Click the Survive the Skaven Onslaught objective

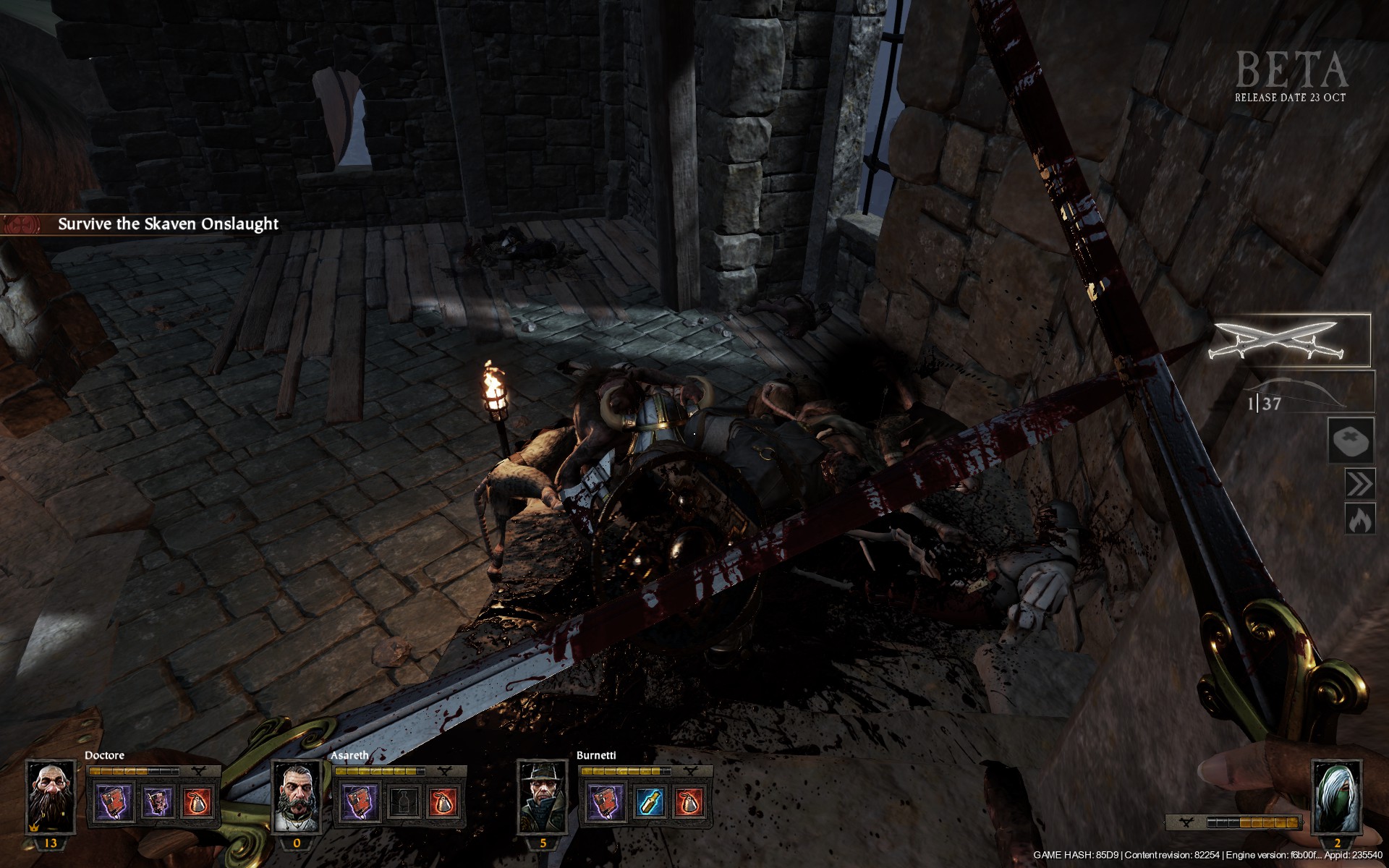click(168, 224)
